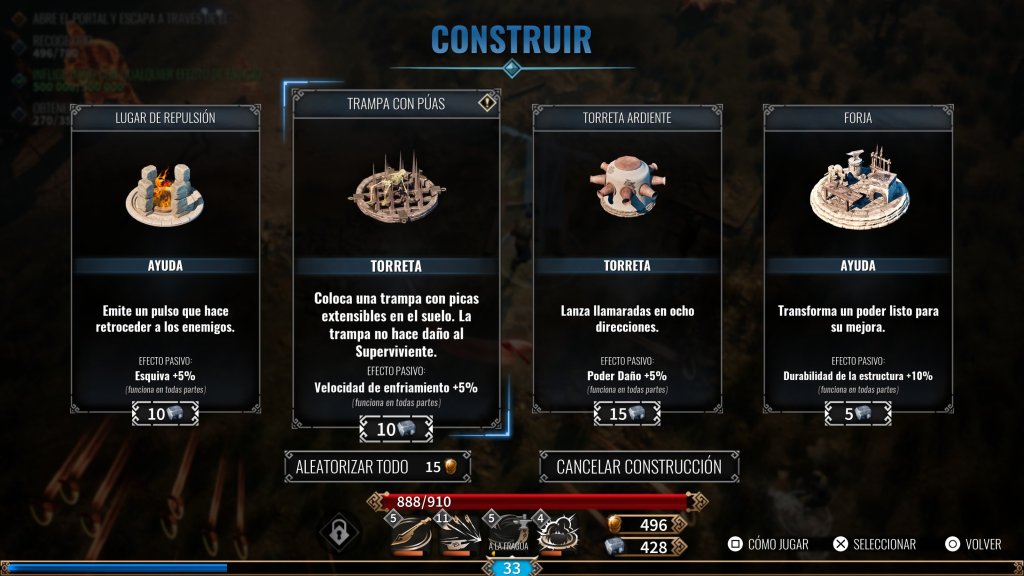Select the curved blade ability icon
The image size is (1024, 576).
click(408, 535)
